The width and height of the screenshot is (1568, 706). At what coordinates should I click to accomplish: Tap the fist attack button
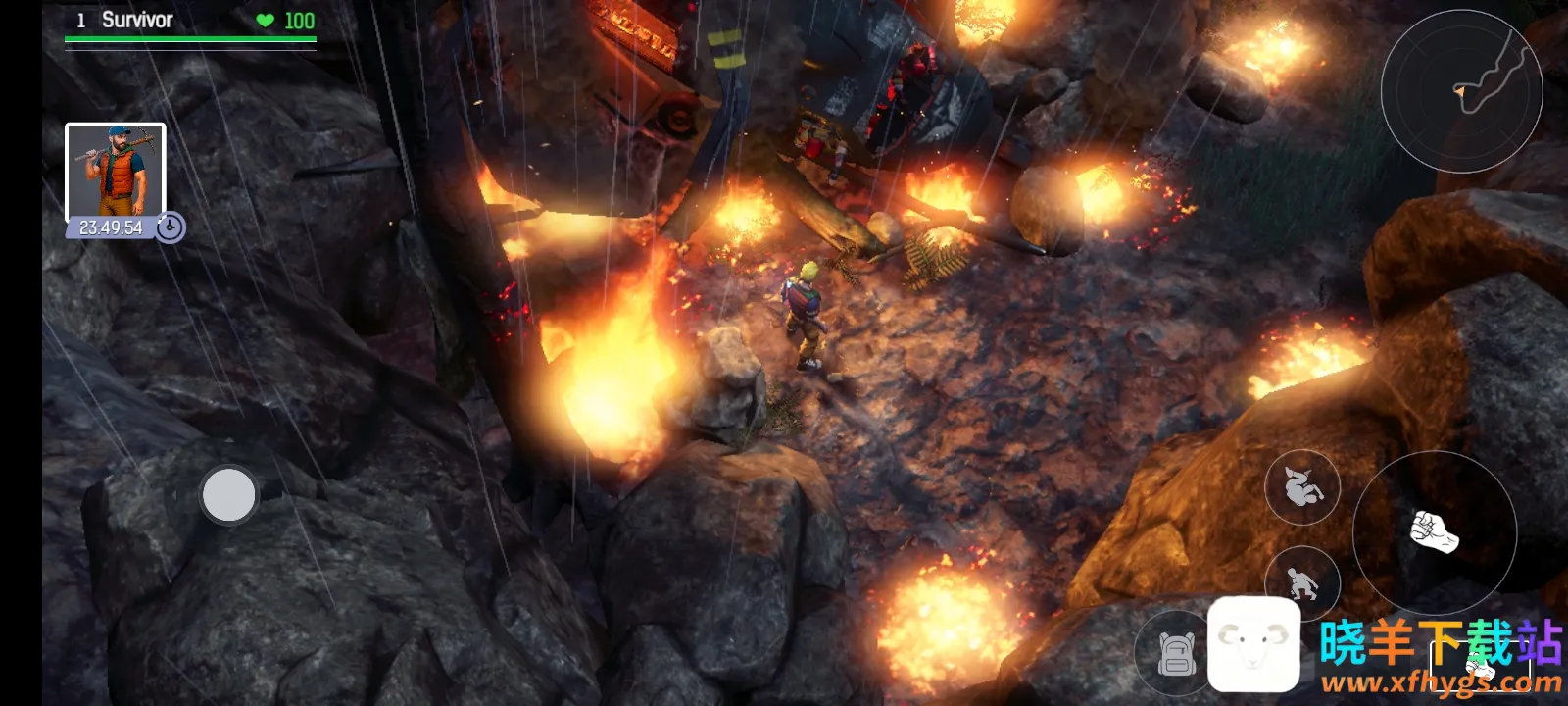point(1434,532)
